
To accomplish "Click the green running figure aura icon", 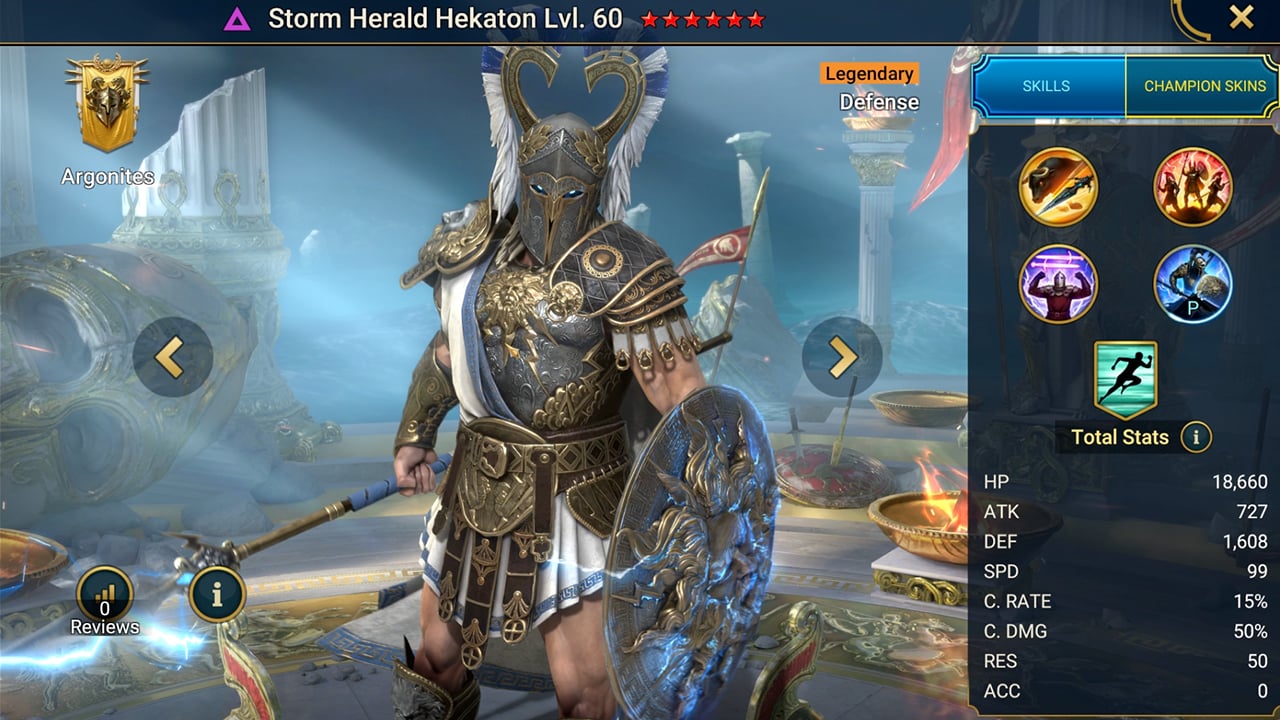I will 1125,378.
